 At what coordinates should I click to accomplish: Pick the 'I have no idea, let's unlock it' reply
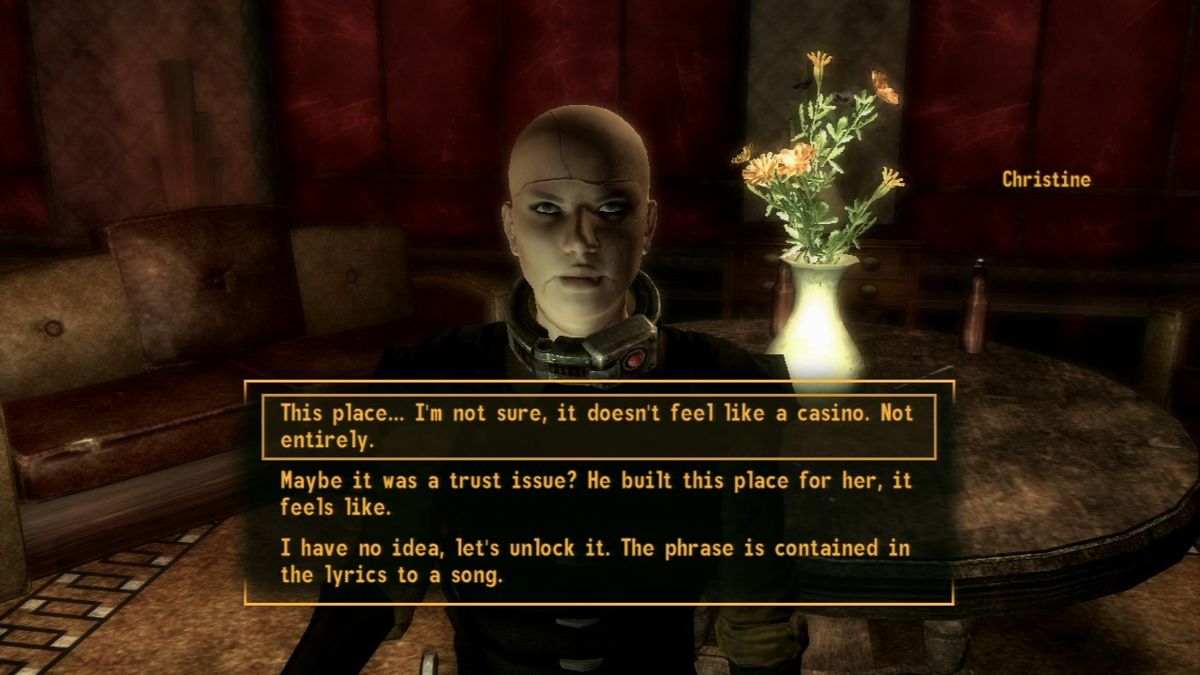[597, 561]
